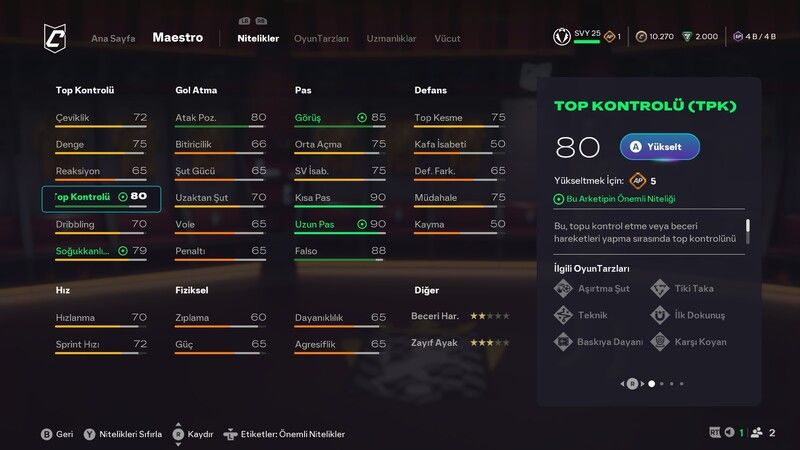
Task: Select the Çeviklik attribute row
Action: pyautogui.click(x=101, y=118)
